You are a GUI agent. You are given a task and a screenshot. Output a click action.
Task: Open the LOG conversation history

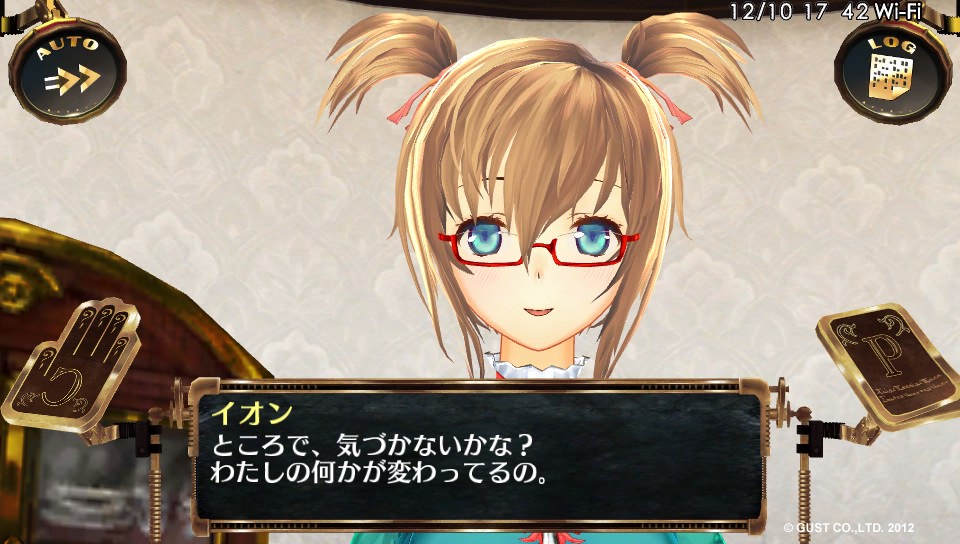tap(892, 68)
